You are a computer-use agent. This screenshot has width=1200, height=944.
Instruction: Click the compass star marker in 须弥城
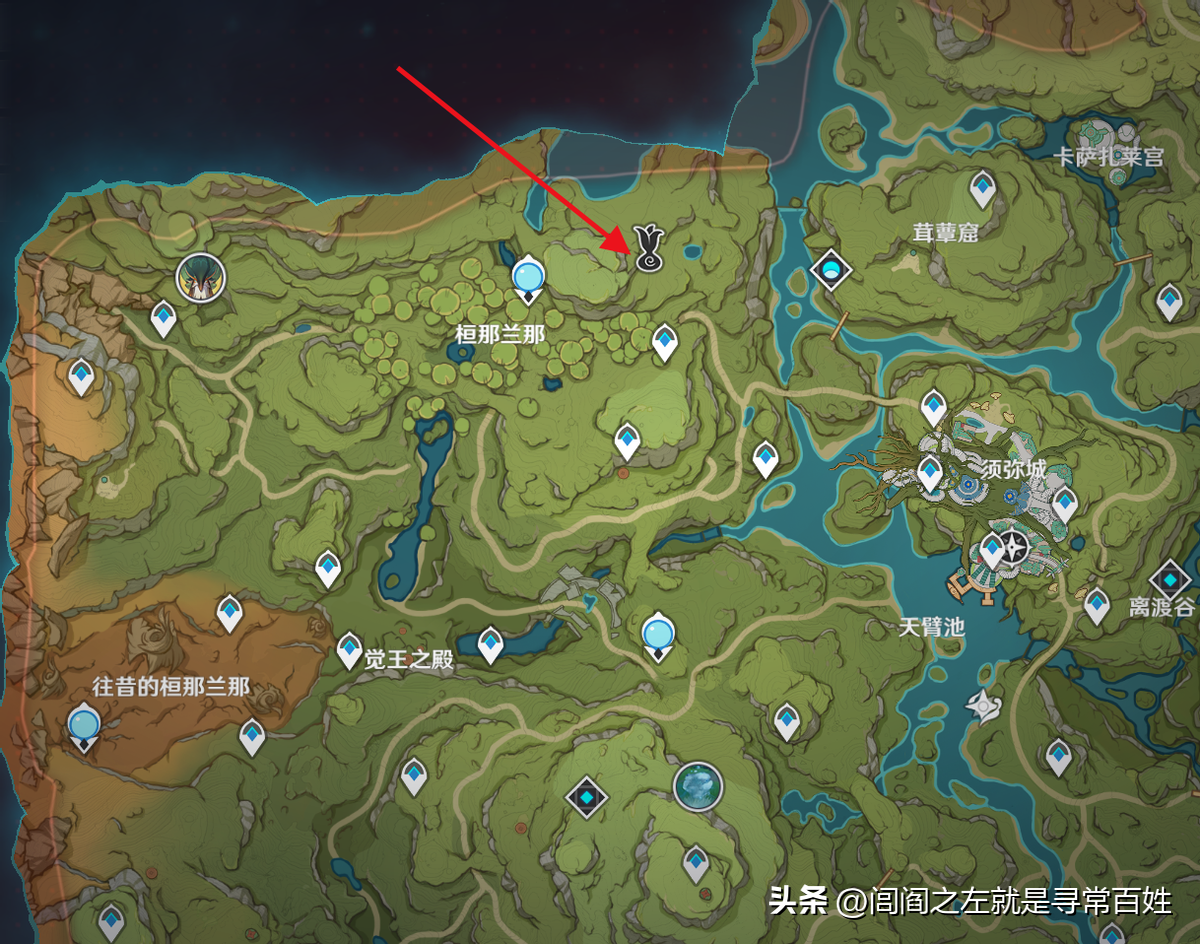[x=1016, y=547]
